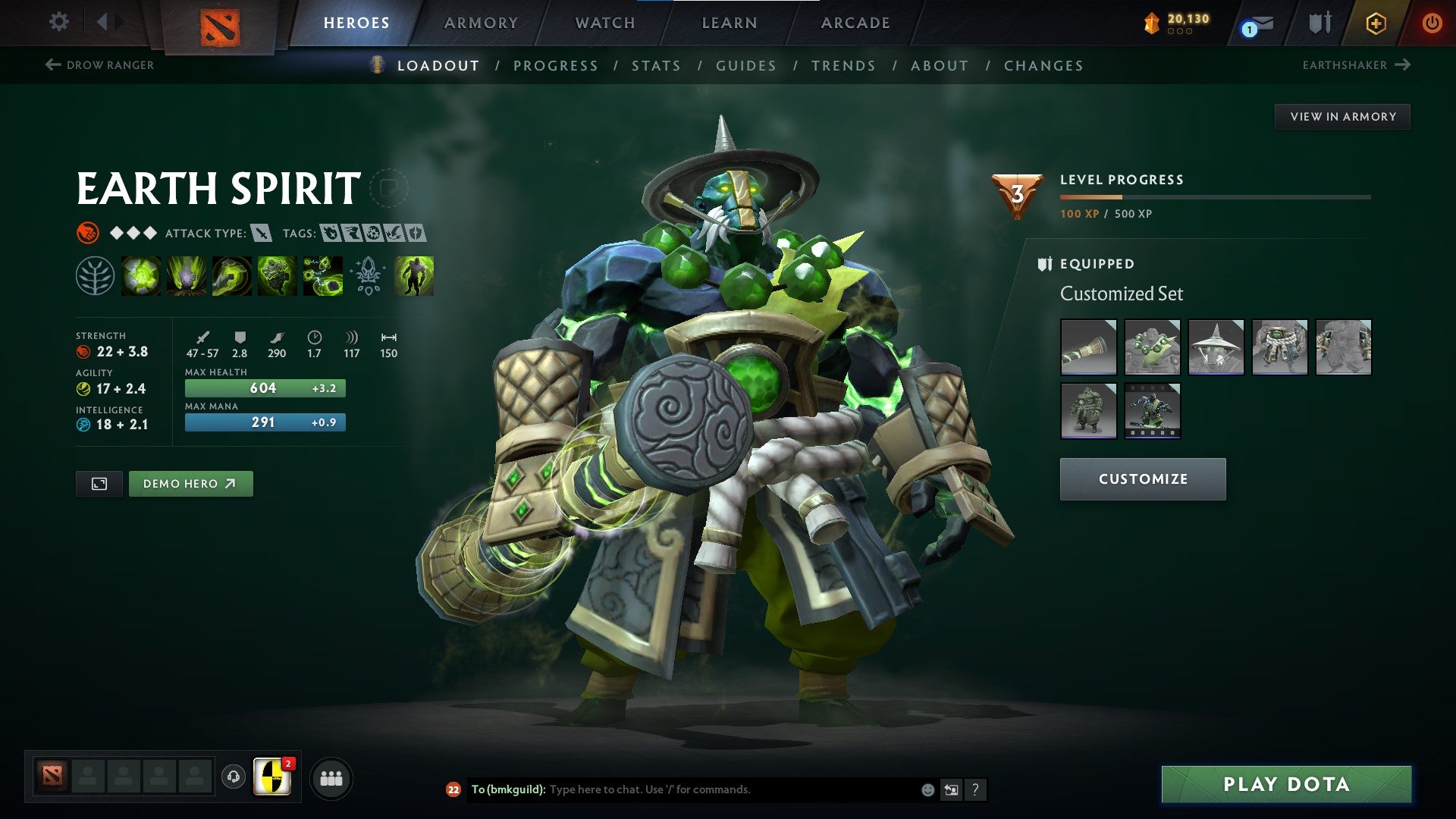Click the melee attack type icon

coord(262,234)
